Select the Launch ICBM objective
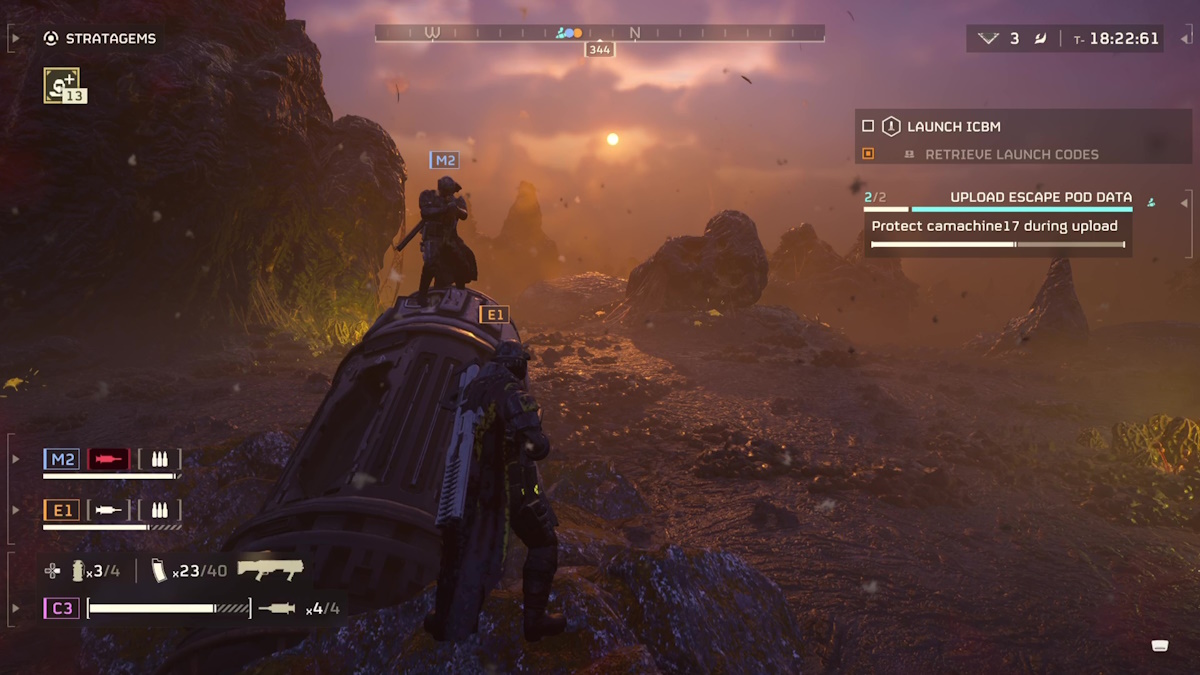The height and width of the screenshot is (675, 1200). pos(953,127)
